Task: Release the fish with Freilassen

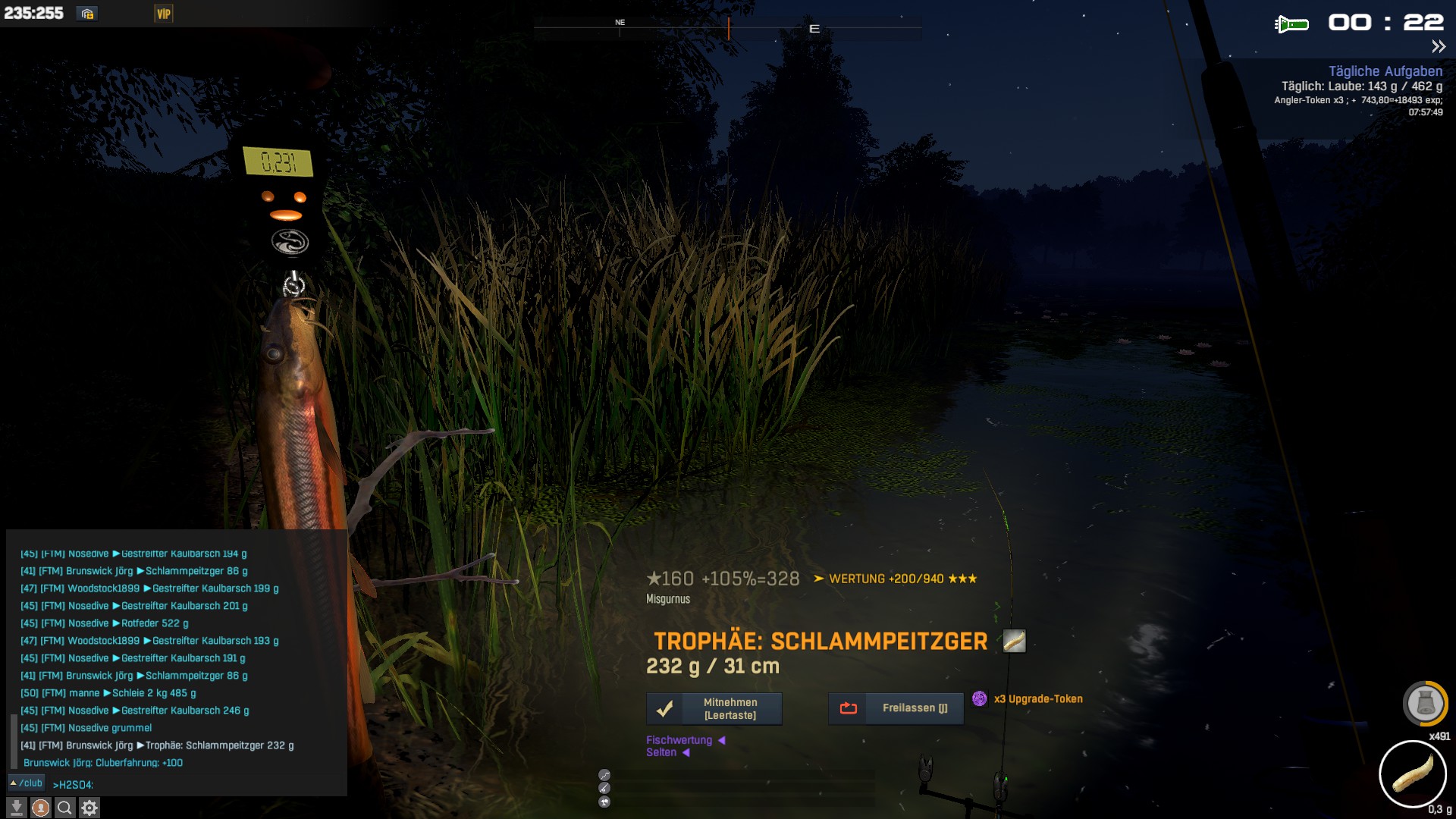Action: click(896, 708)
